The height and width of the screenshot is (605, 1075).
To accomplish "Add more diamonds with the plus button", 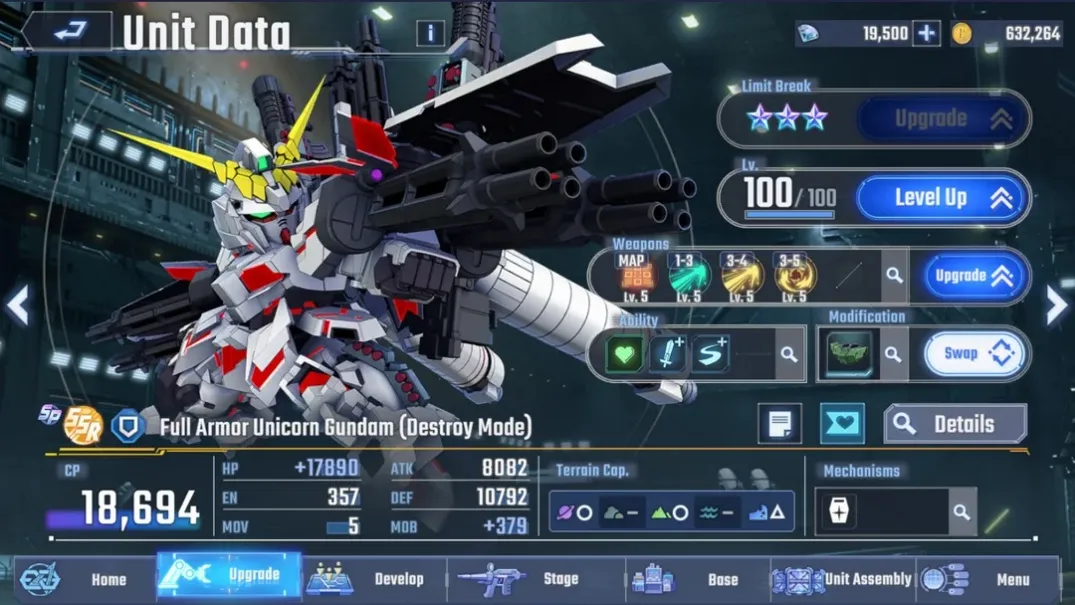I will coord(927,33).
